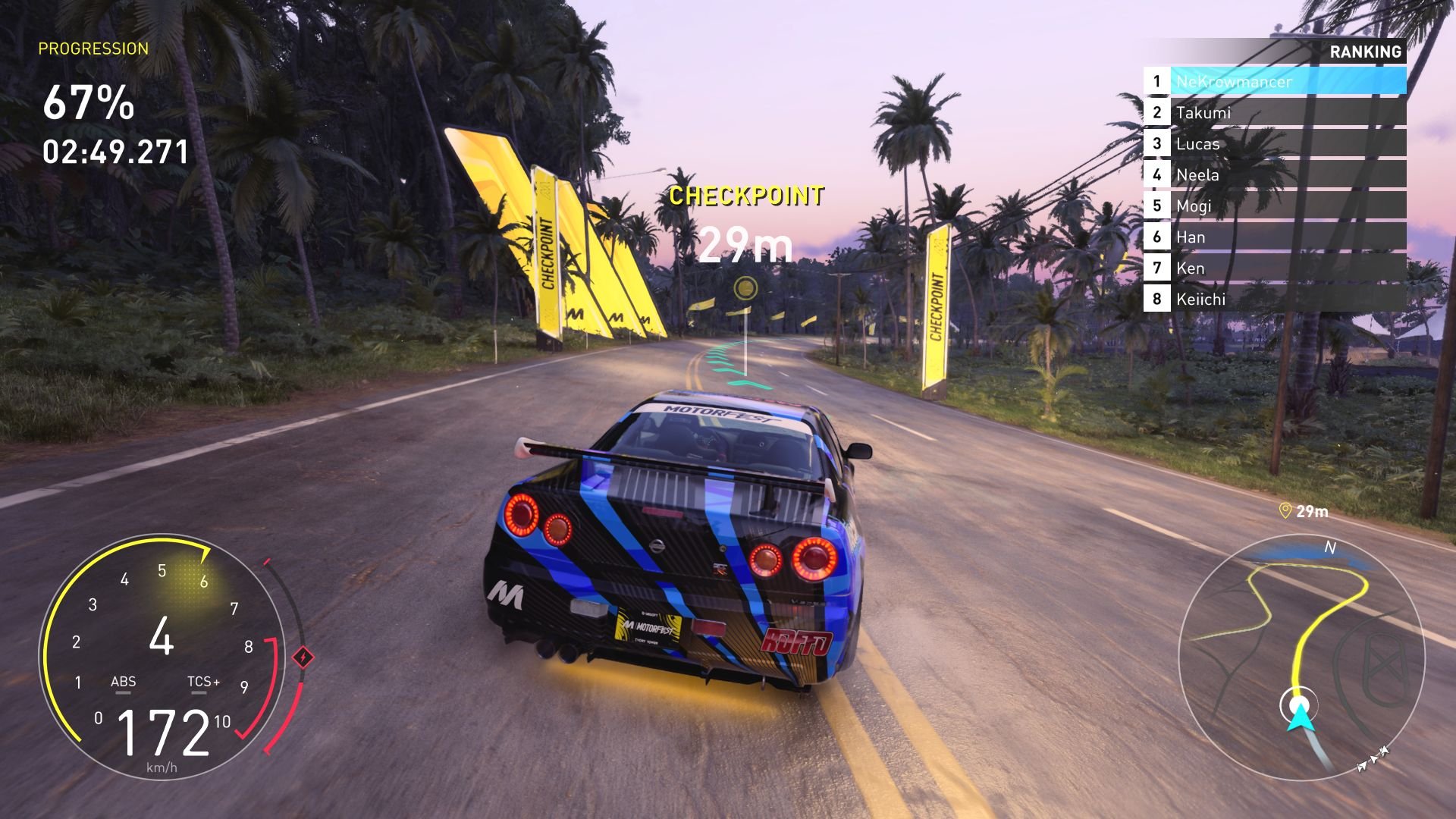
Task: Select Mogi's ranking row
Action: pyautogui.click(x=1274, y=206)
